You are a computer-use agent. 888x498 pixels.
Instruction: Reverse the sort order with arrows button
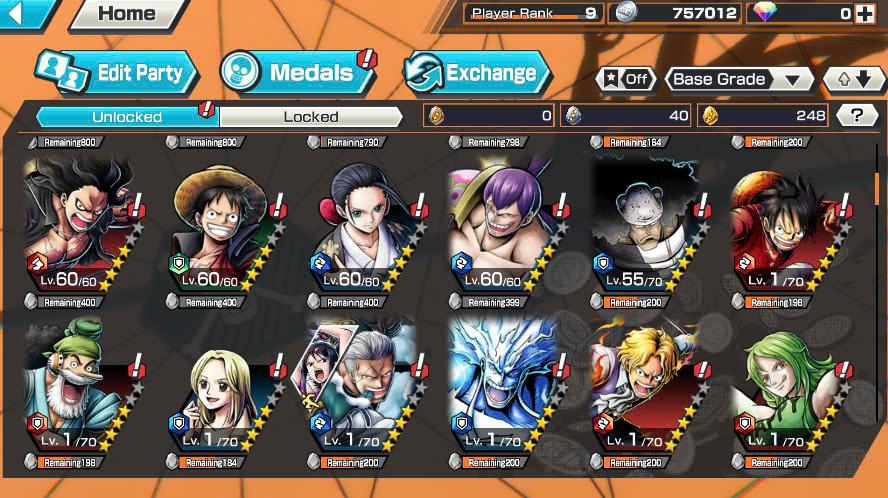click(x=853, y=79)
